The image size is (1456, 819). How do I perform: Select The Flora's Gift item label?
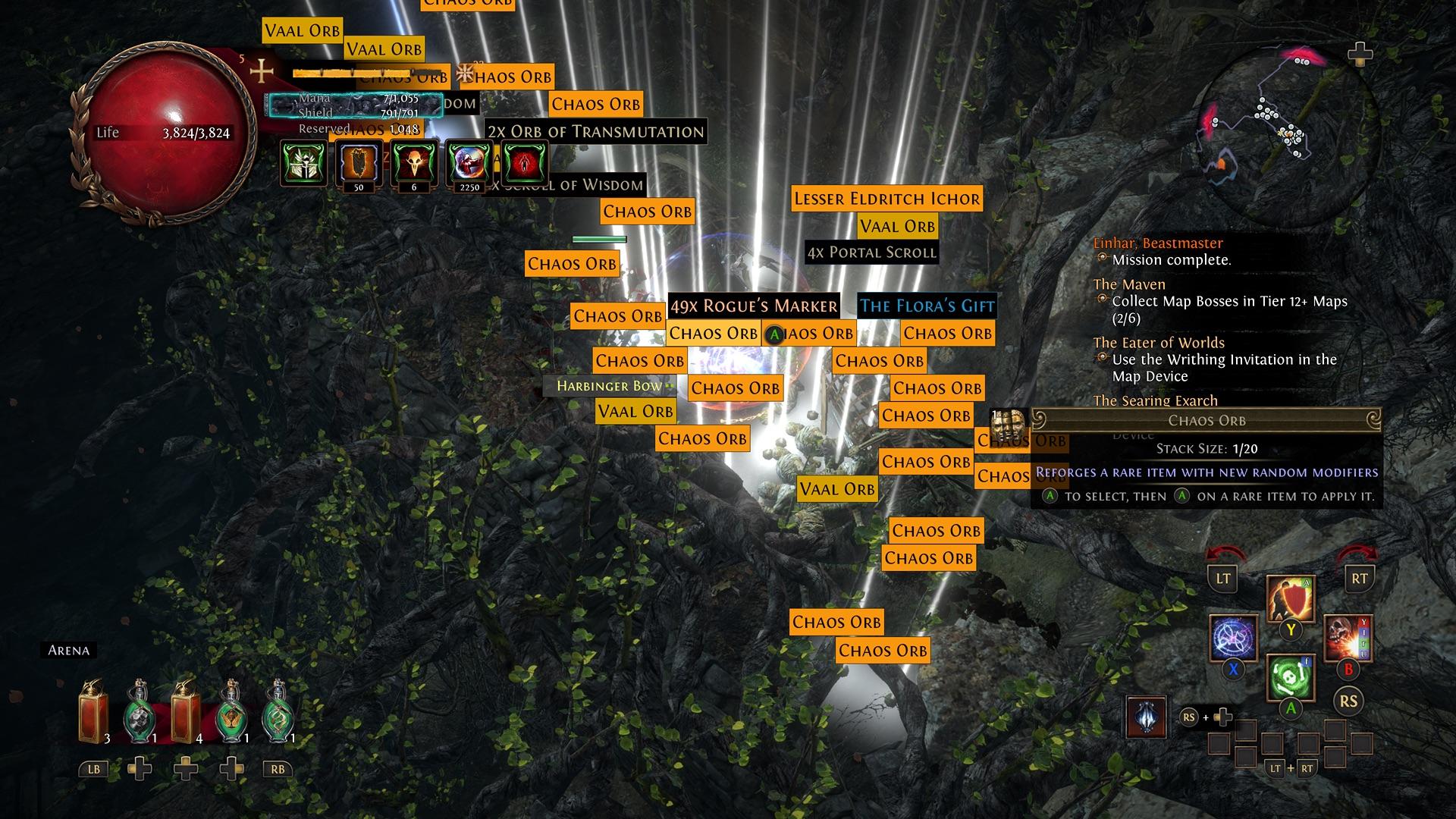point(927,306)
